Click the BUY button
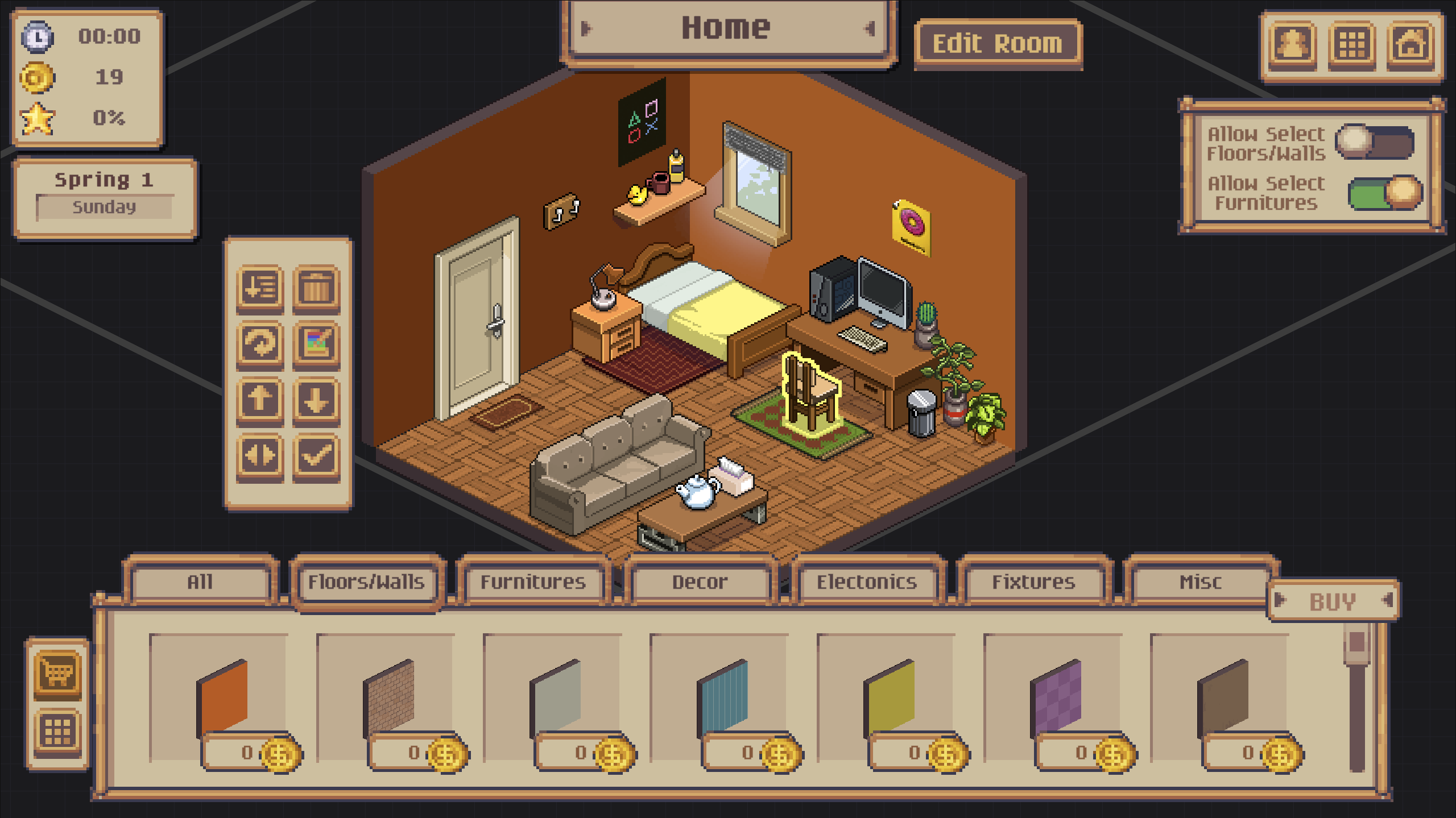1456x818 pixels. [x=1333, y=601]
